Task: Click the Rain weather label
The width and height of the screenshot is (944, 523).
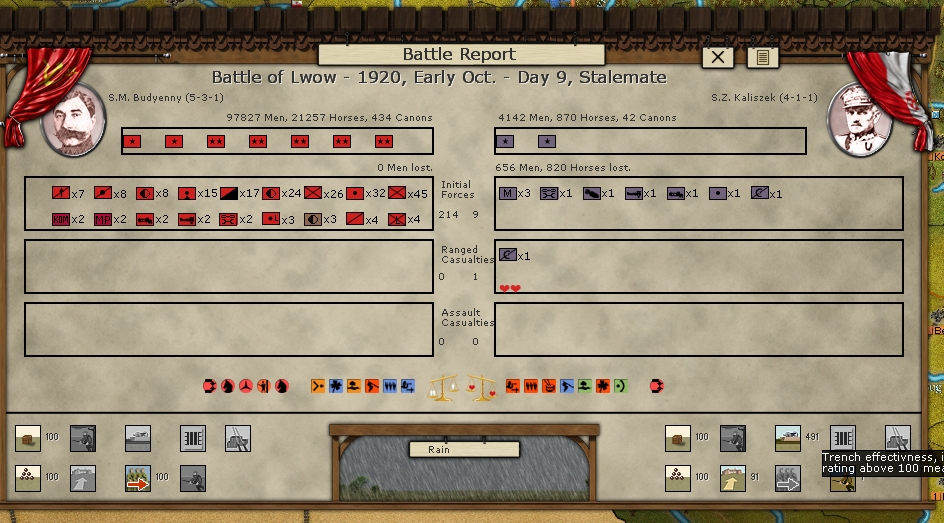Action: 439,449
